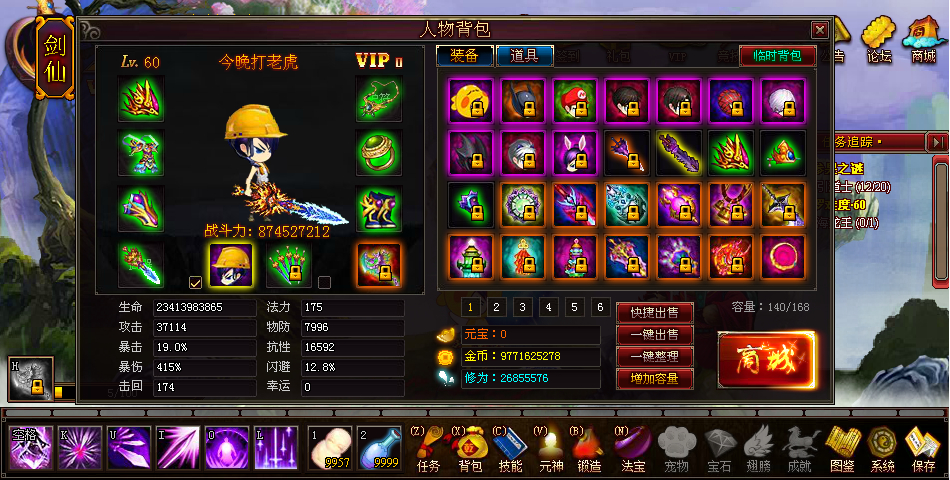
Task: Click the 快捷出售 quick sell button
Action: (654, 313)
